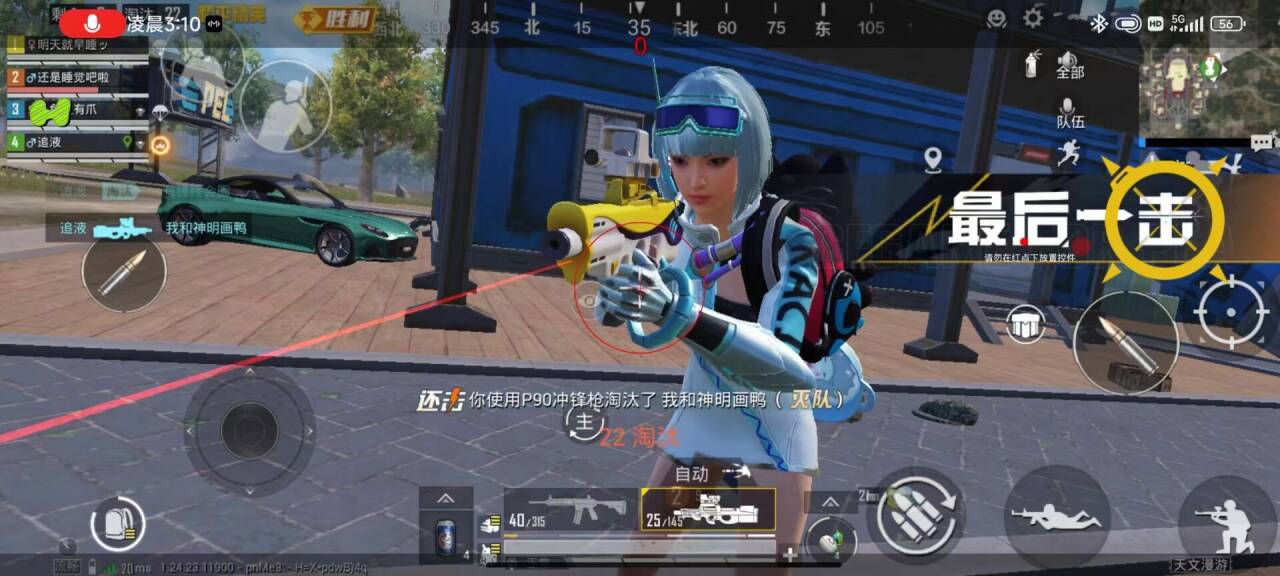
Task: Open the smiley emote menu
Action: click(x=996, y=18)
